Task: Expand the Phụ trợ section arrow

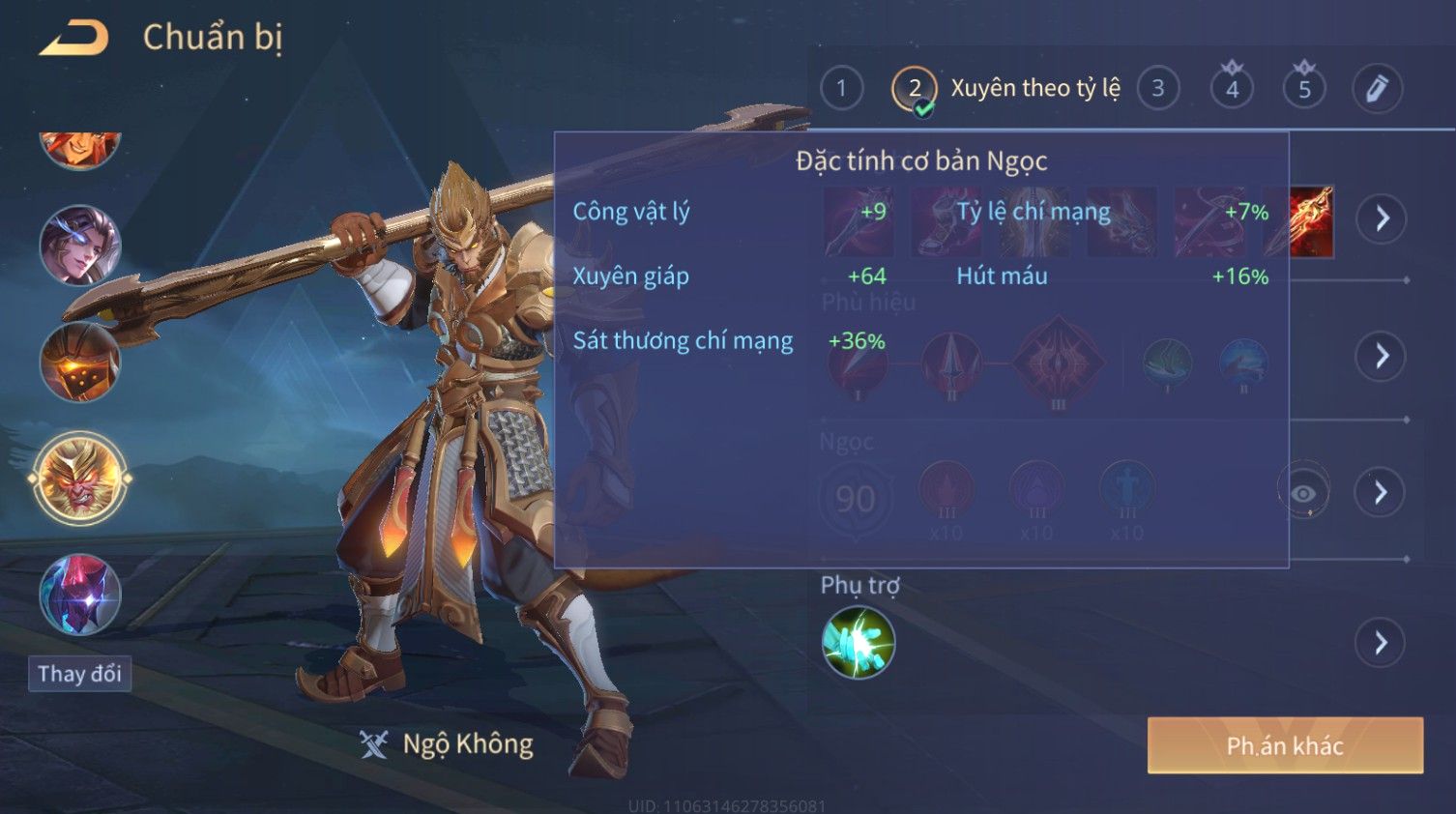Action: point(1382,643)
